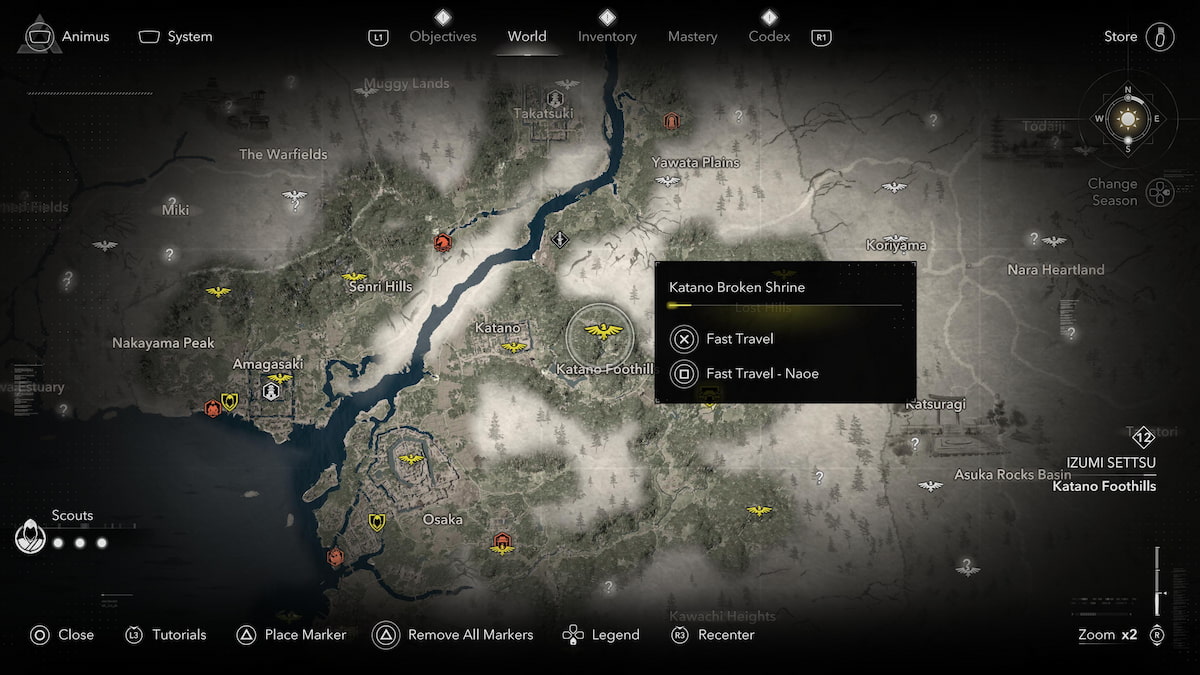Go to the Codex tab
Viewport: 1200px width, 675px height.
[x=769, y=37]
